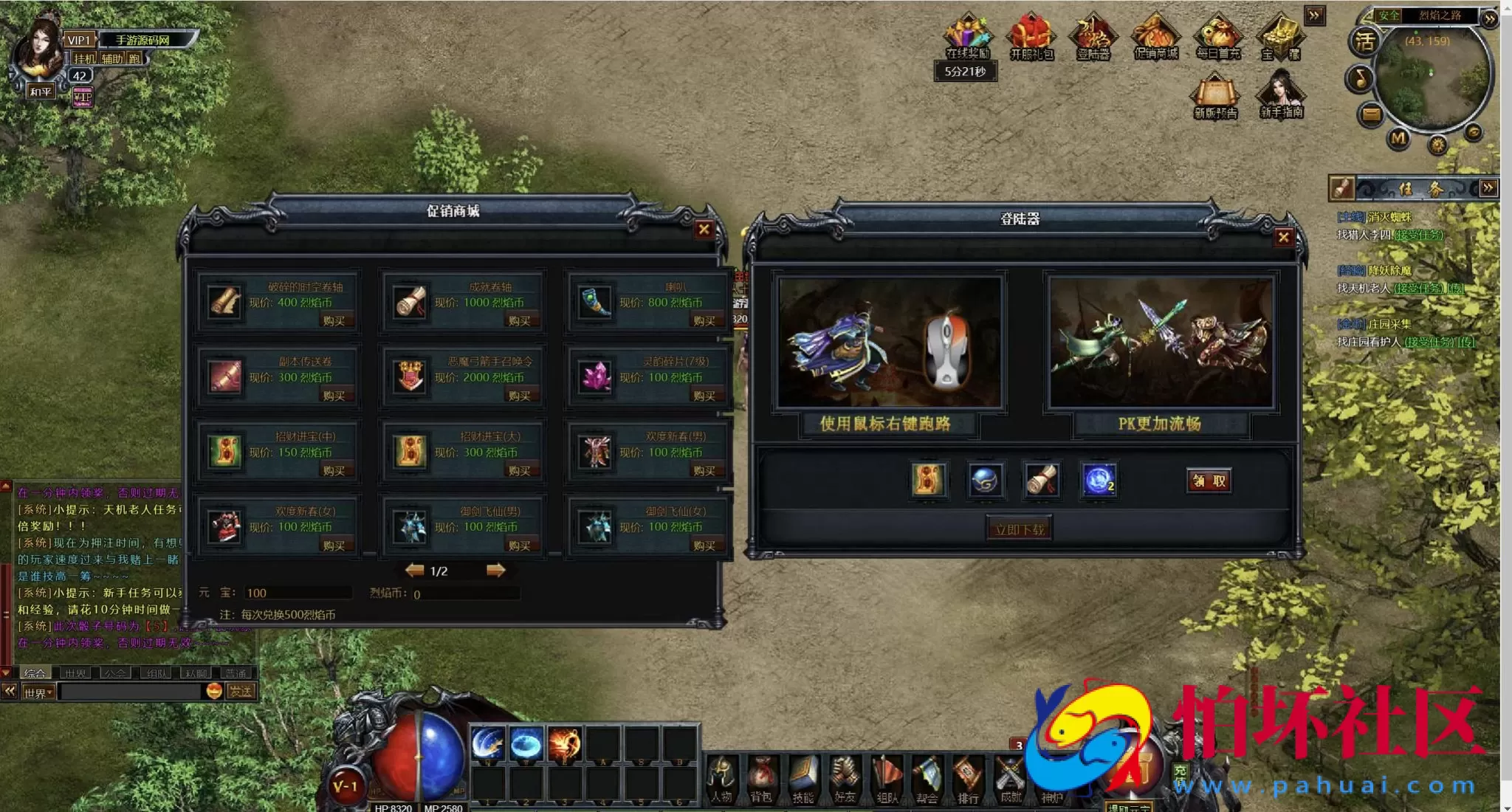Accept the 消灭蜘蛛 quest link

[1417, 235]
